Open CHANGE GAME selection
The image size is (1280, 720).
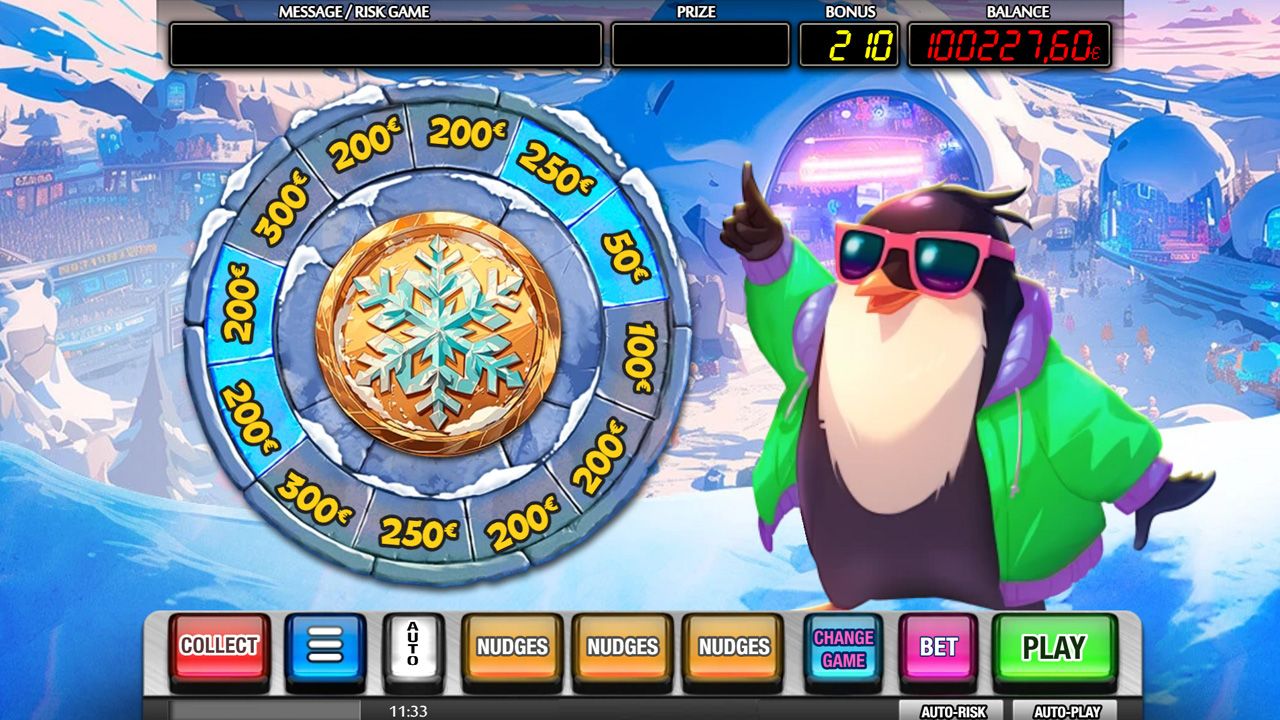coord(840,648)
